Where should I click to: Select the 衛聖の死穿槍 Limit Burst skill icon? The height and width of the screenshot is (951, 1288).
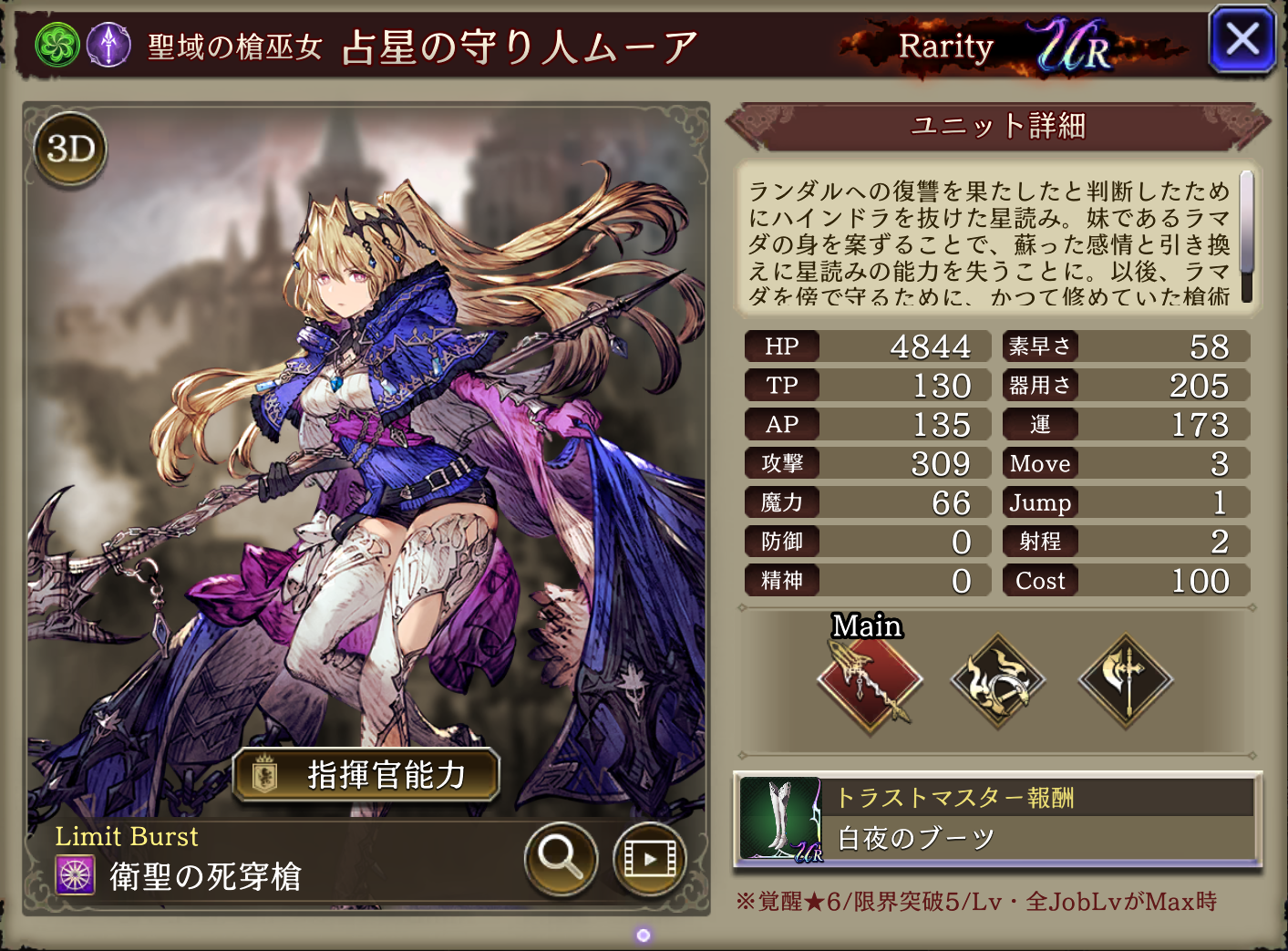pyautogui.click(x=76, y=875)
